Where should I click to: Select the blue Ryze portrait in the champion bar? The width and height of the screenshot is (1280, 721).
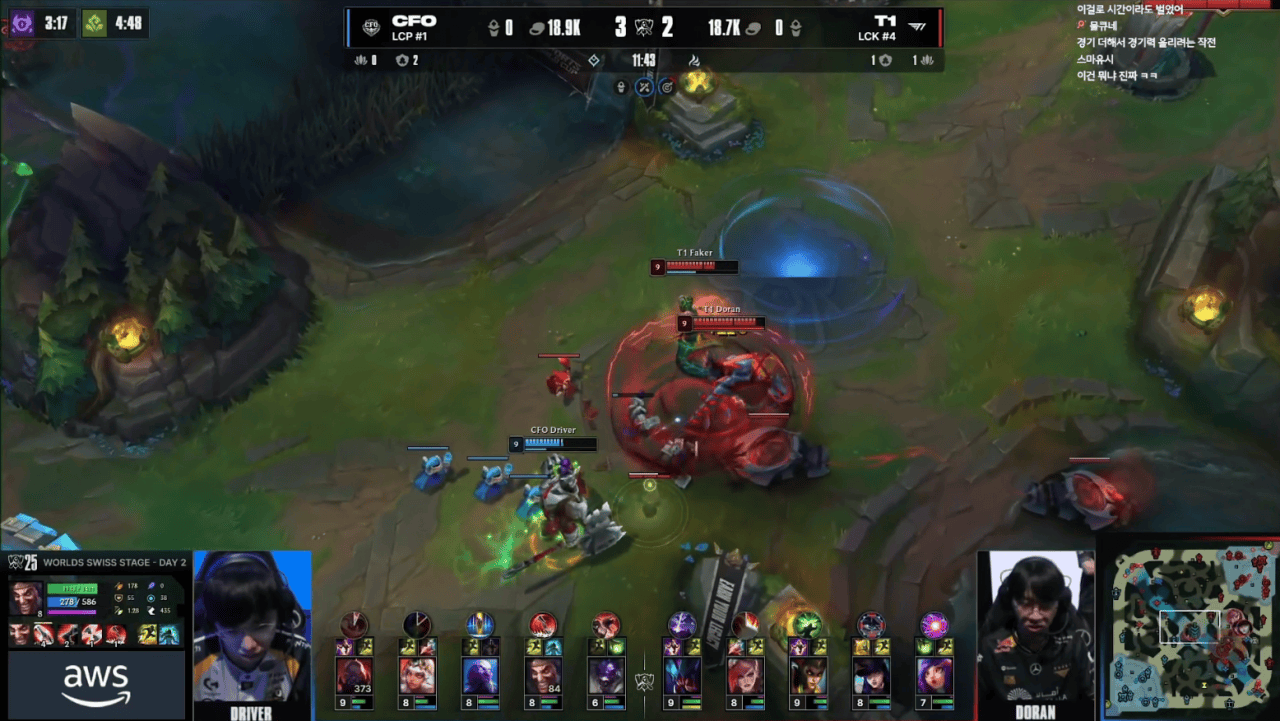click(480, 676)
